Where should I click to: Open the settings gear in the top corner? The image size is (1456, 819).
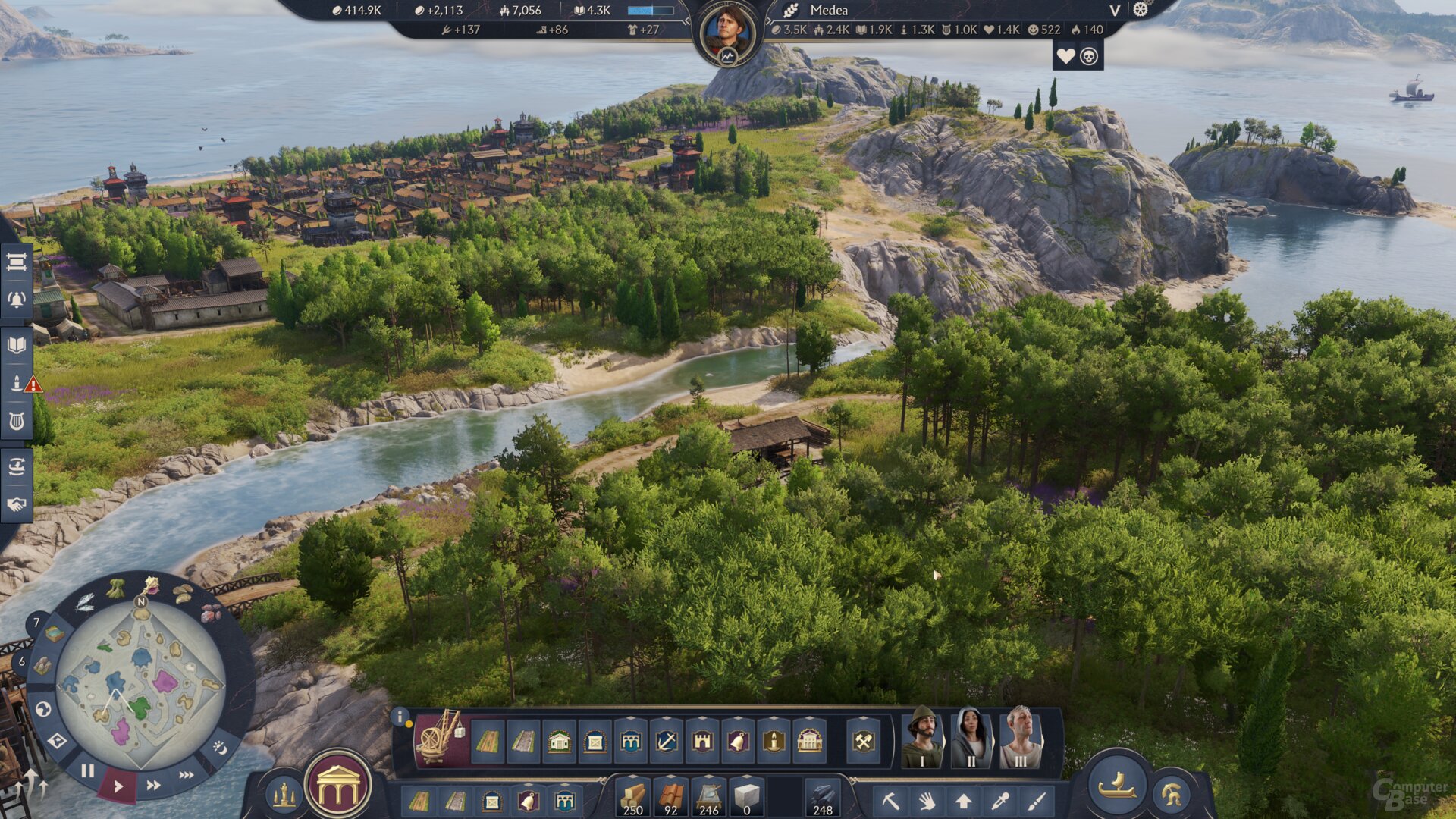point(1139,10)
